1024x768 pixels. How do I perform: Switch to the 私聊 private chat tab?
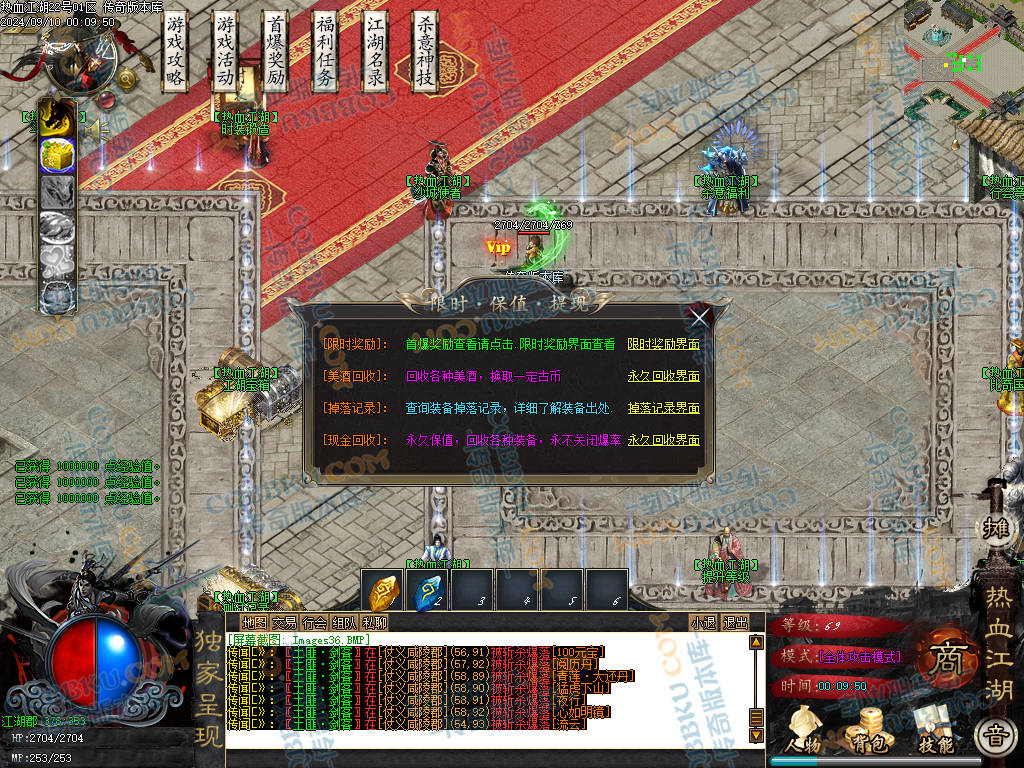pyautogui.click(x=375, y=622)
